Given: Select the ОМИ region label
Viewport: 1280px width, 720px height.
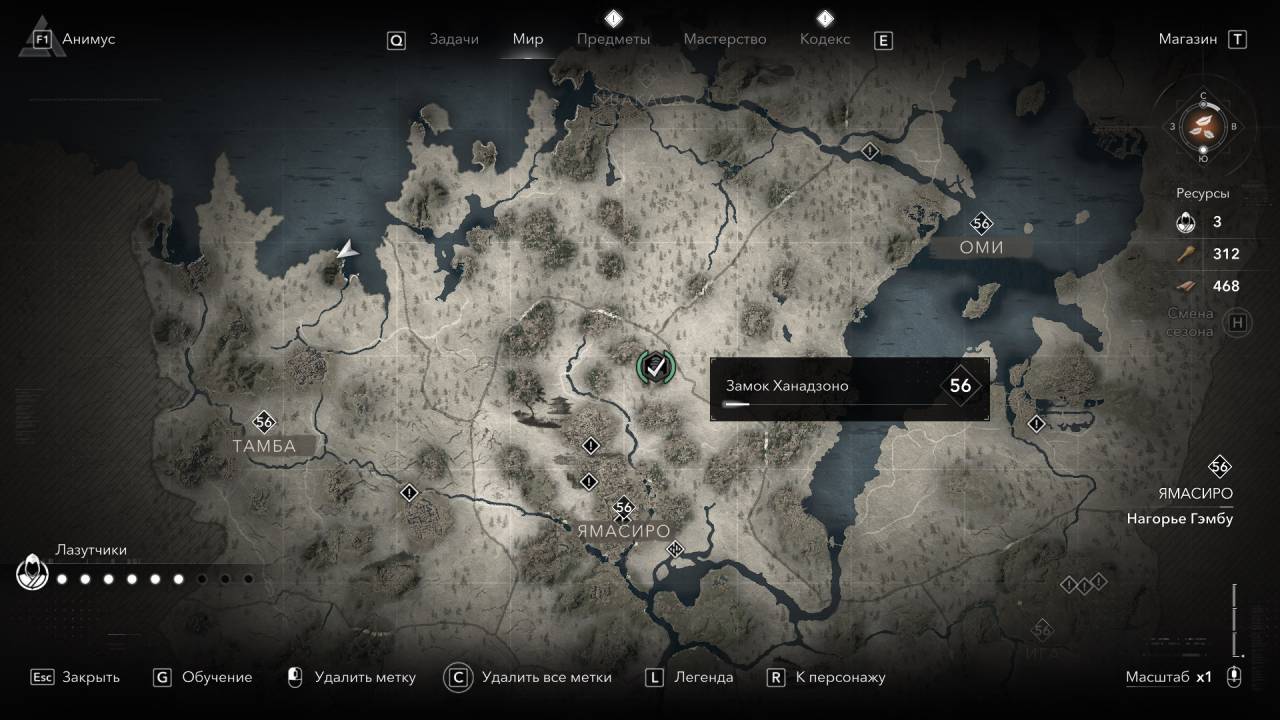Looking at the screenshot, I should (x=980, y=247).
